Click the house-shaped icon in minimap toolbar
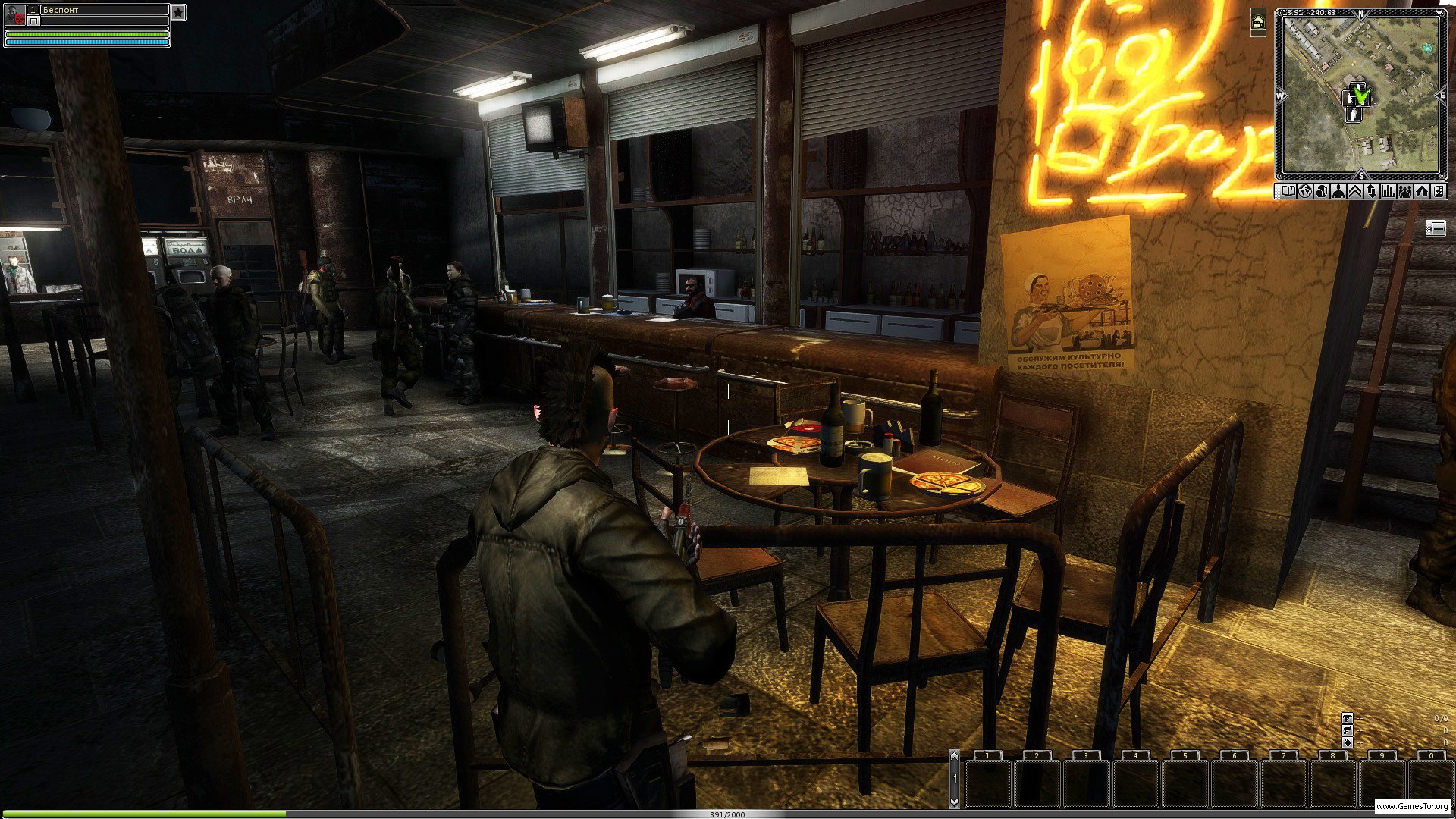1456x819 pixels. pos(1422,192)
